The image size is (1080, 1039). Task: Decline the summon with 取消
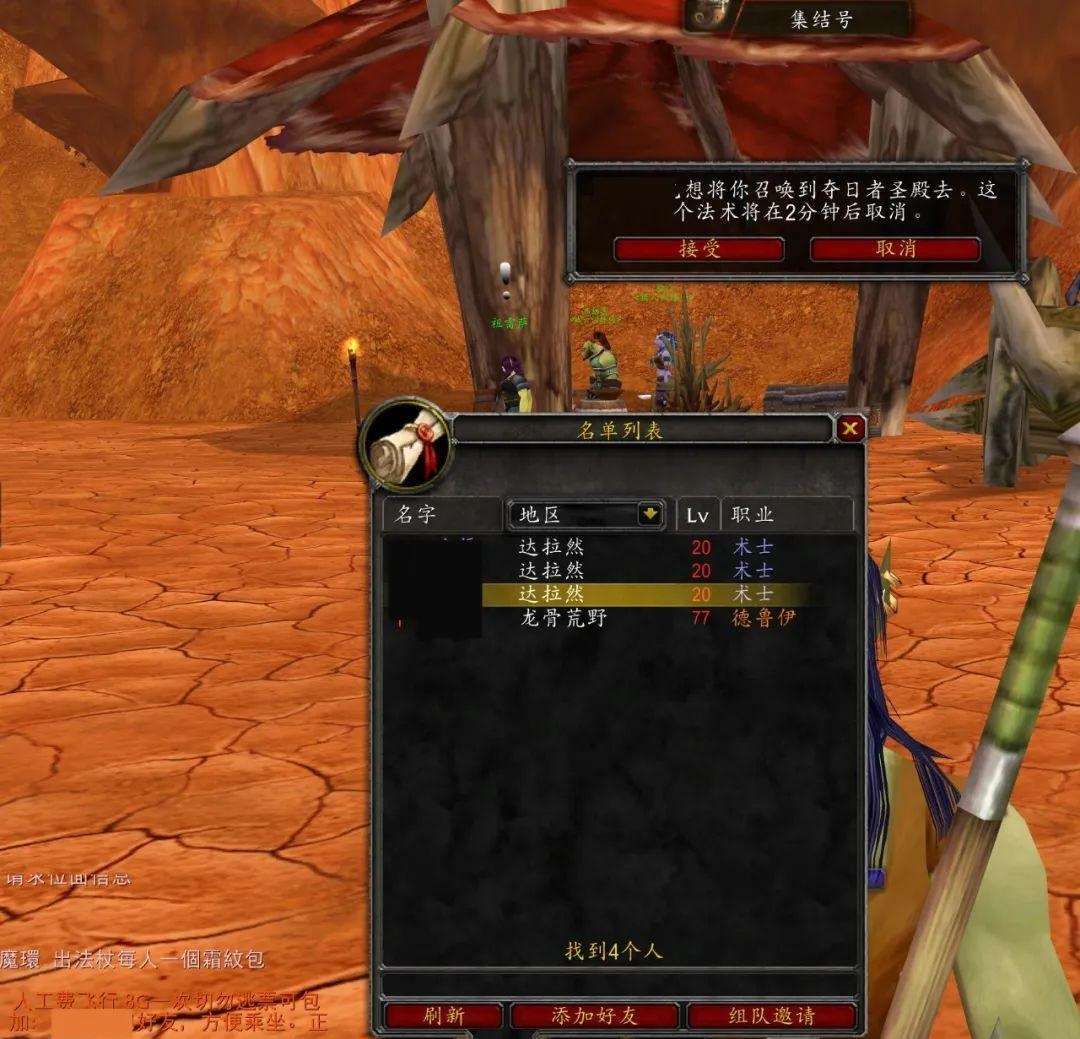click(x=894, y=249)
